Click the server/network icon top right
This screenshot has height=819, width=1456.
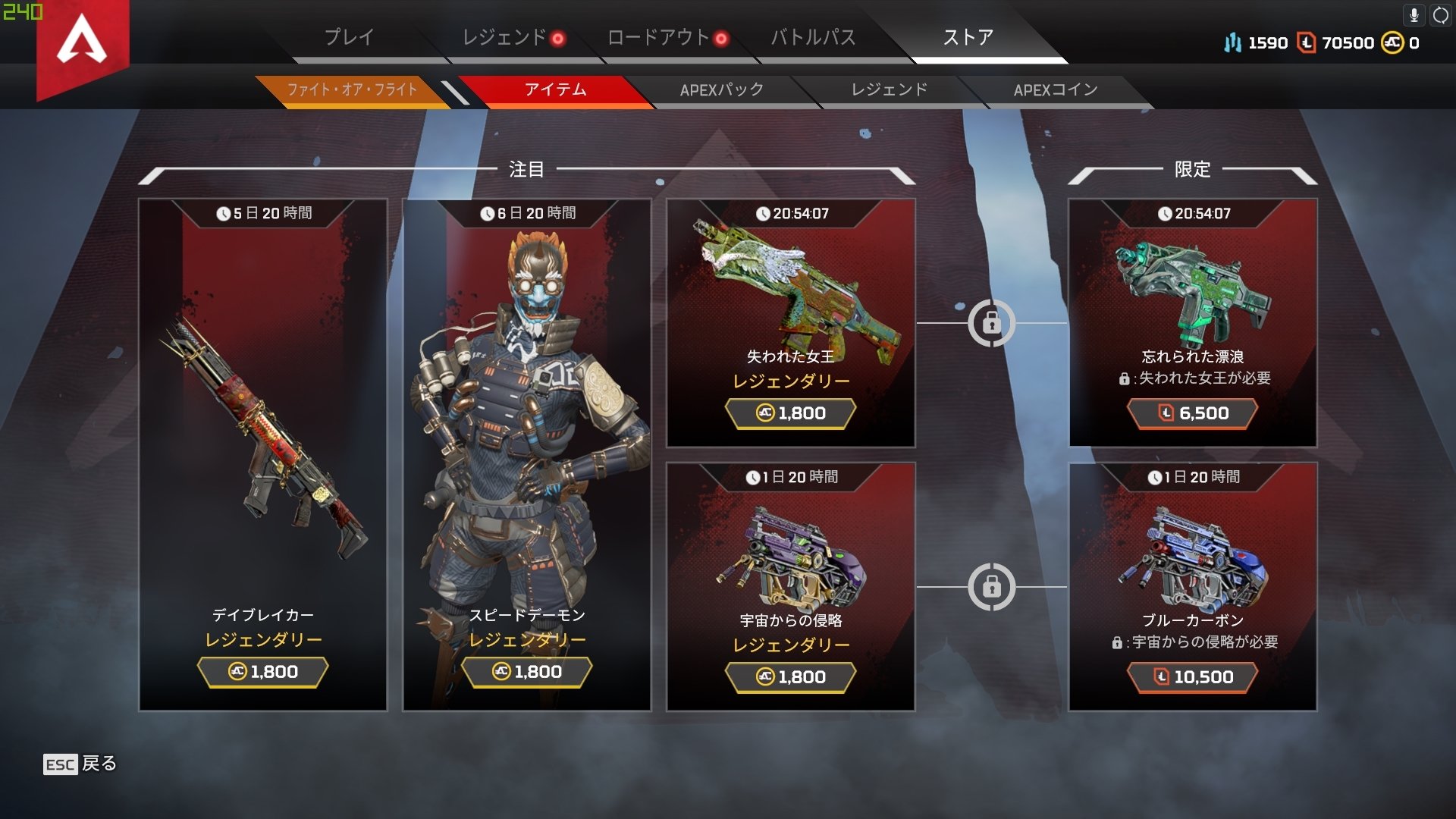click(1439, 14)
